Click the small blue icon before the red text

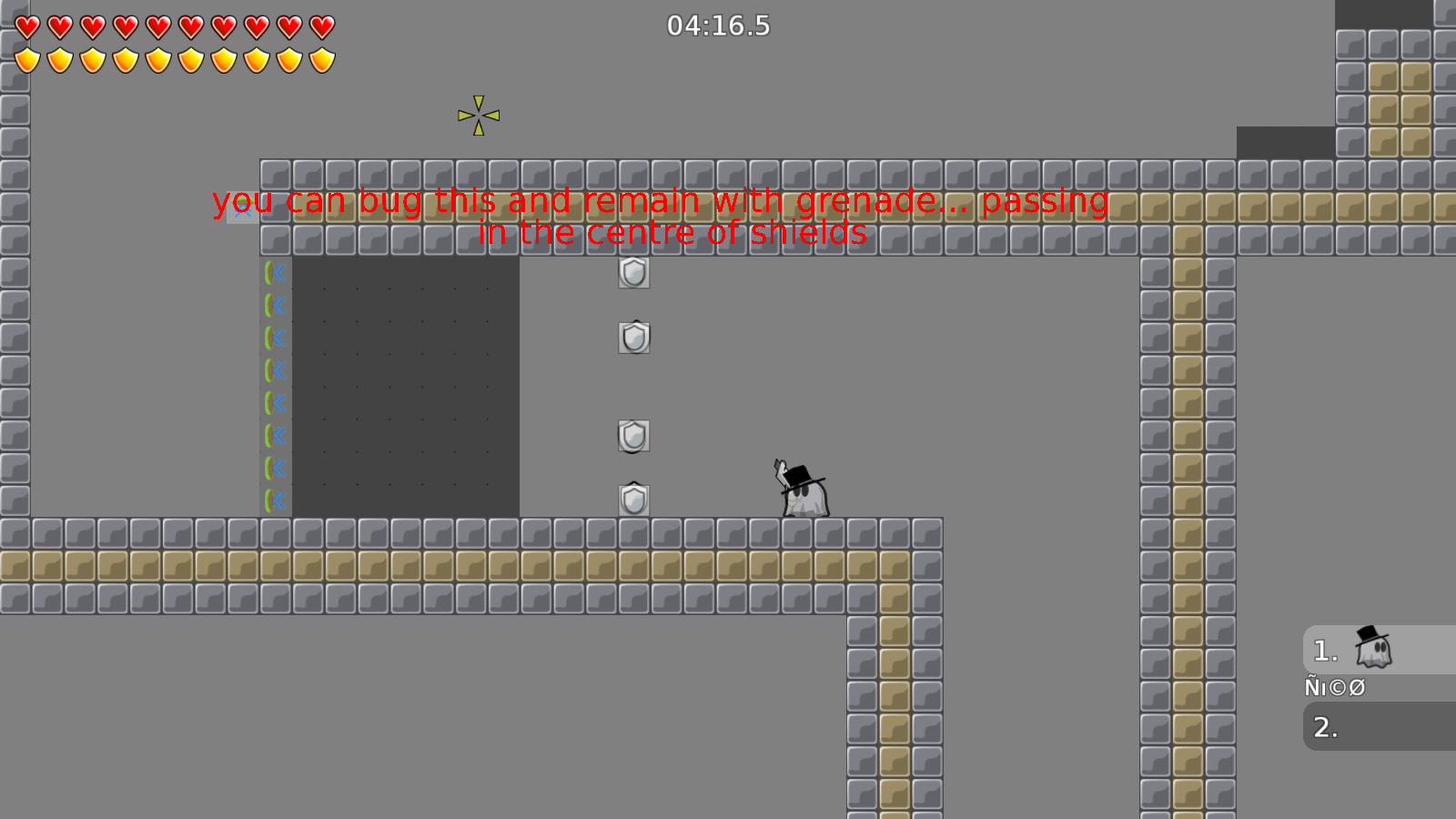[x=241, y=207]
